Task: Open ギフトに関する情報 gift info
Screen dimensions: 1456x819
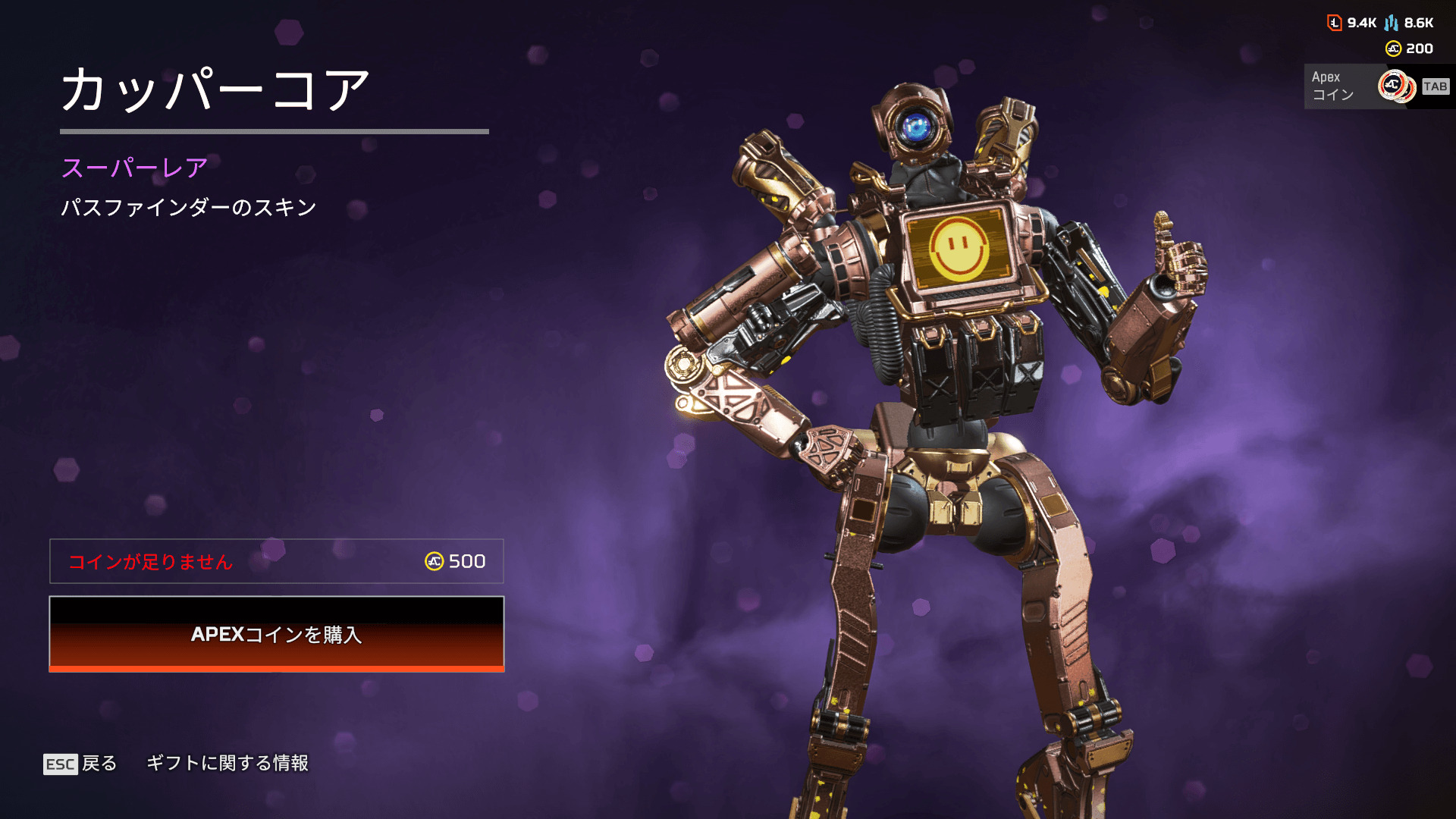Action: coord(227,763)
